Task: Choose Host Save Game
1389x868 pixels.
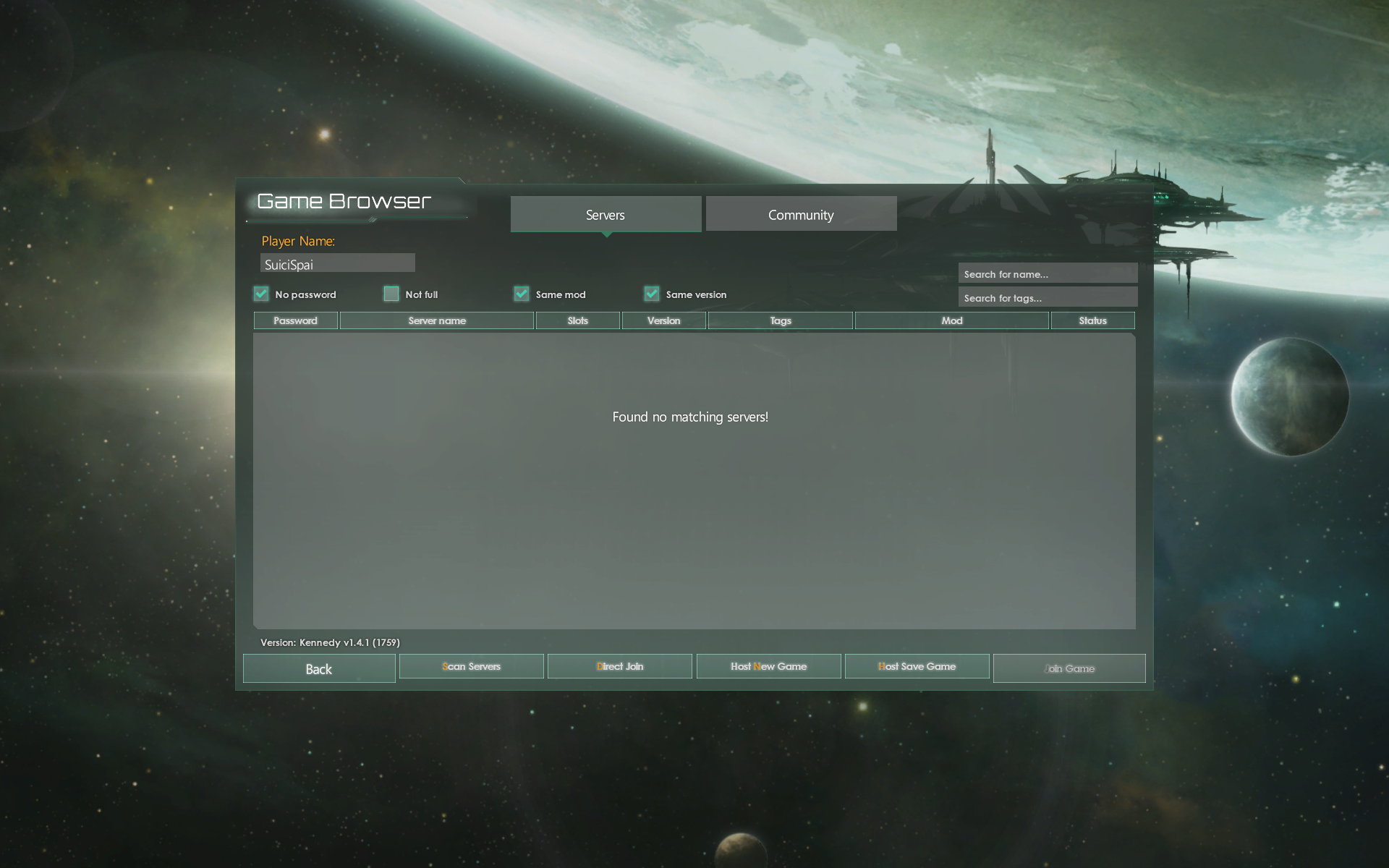Action: tap(917, 666)
